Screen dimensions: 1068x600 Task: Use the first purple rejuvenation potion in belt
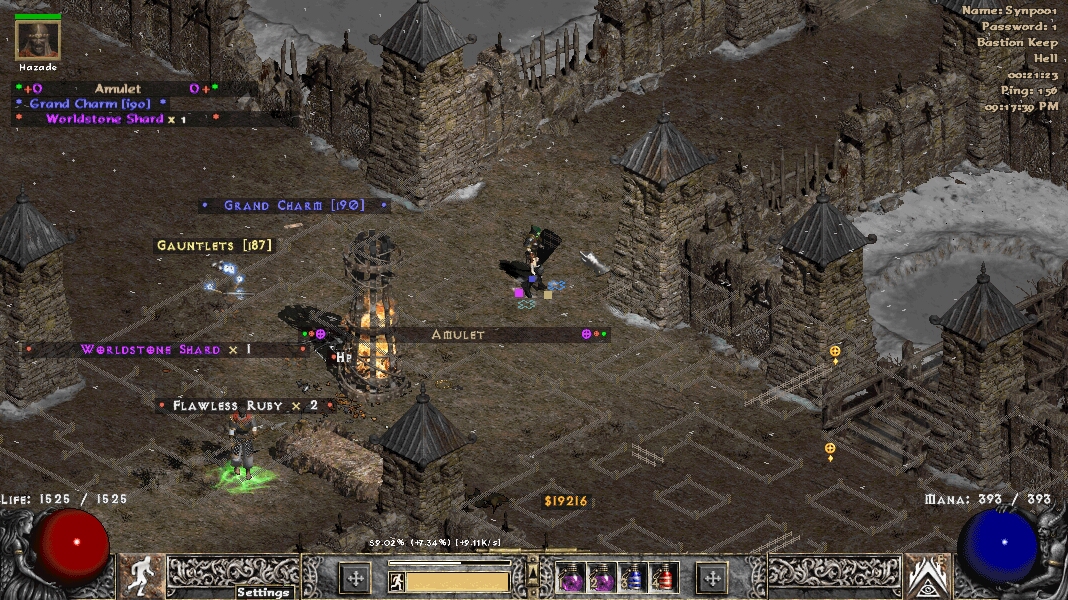click(x=571, y=578)
